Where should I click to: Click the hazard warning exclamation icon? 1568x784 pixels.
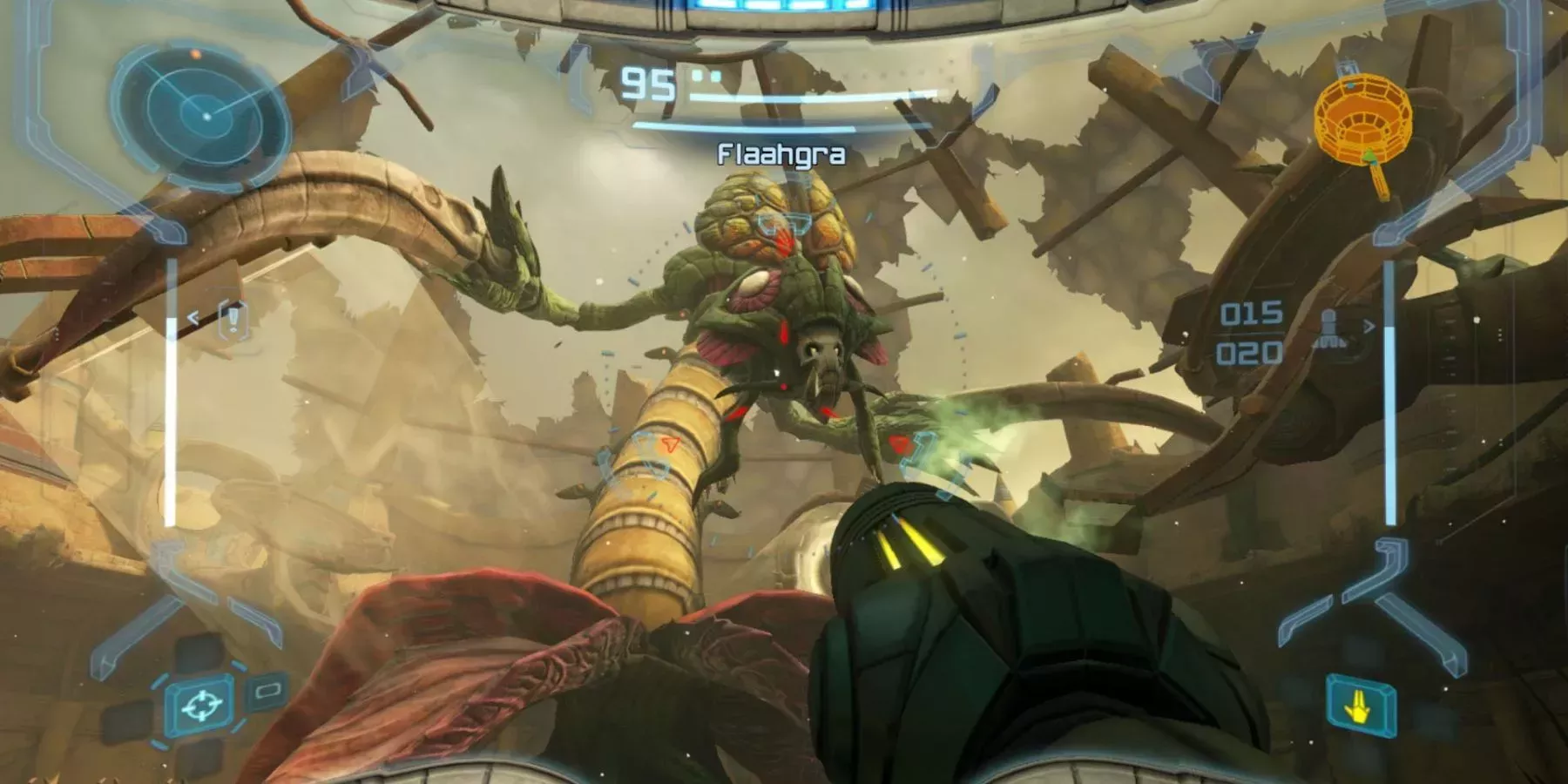[233, 318]
